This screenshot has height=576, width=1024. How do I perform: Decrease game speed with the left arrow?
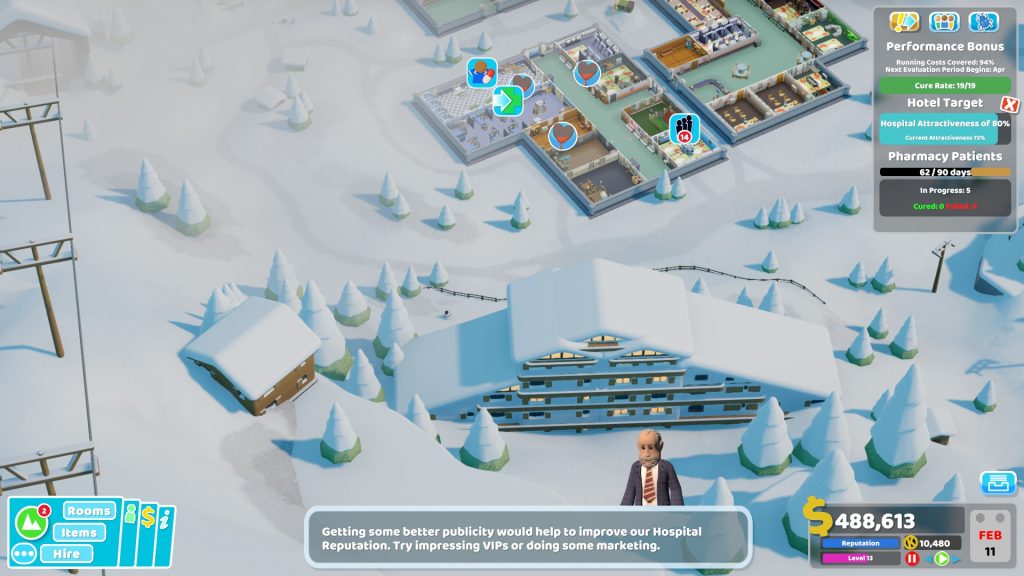pos(927,558)
